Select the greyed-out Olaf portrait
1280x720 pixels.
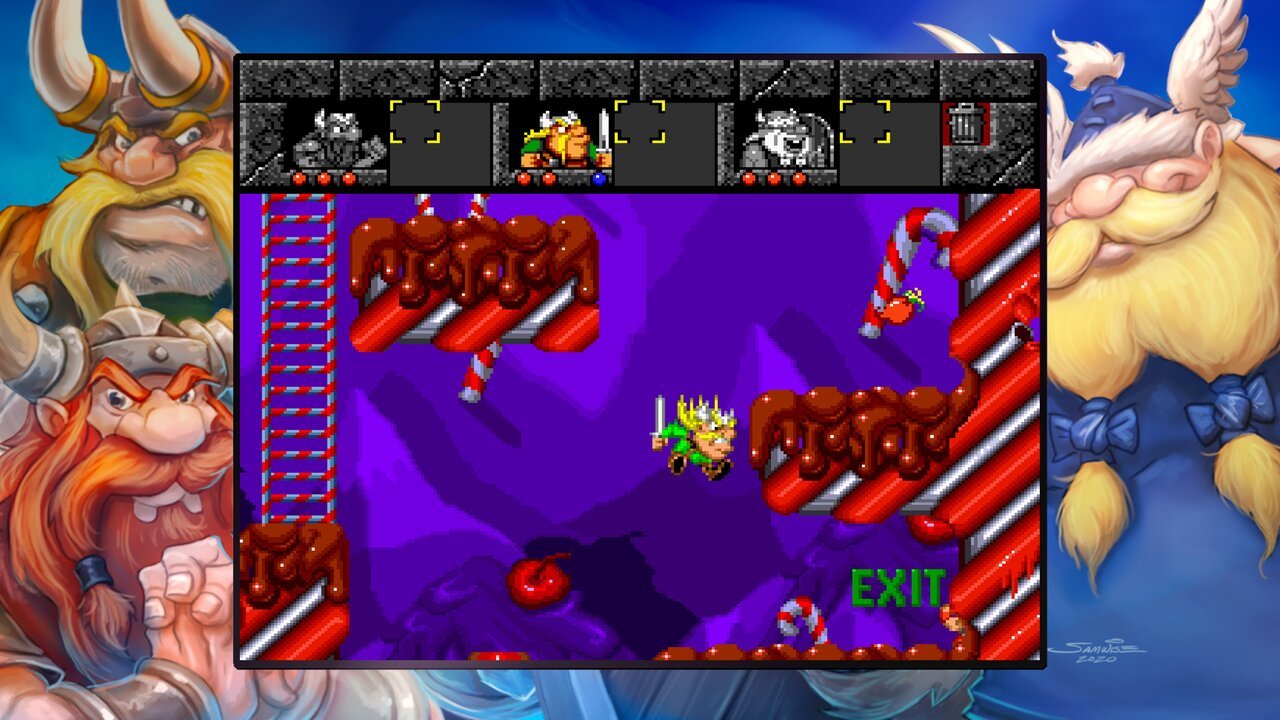(787, 138)
